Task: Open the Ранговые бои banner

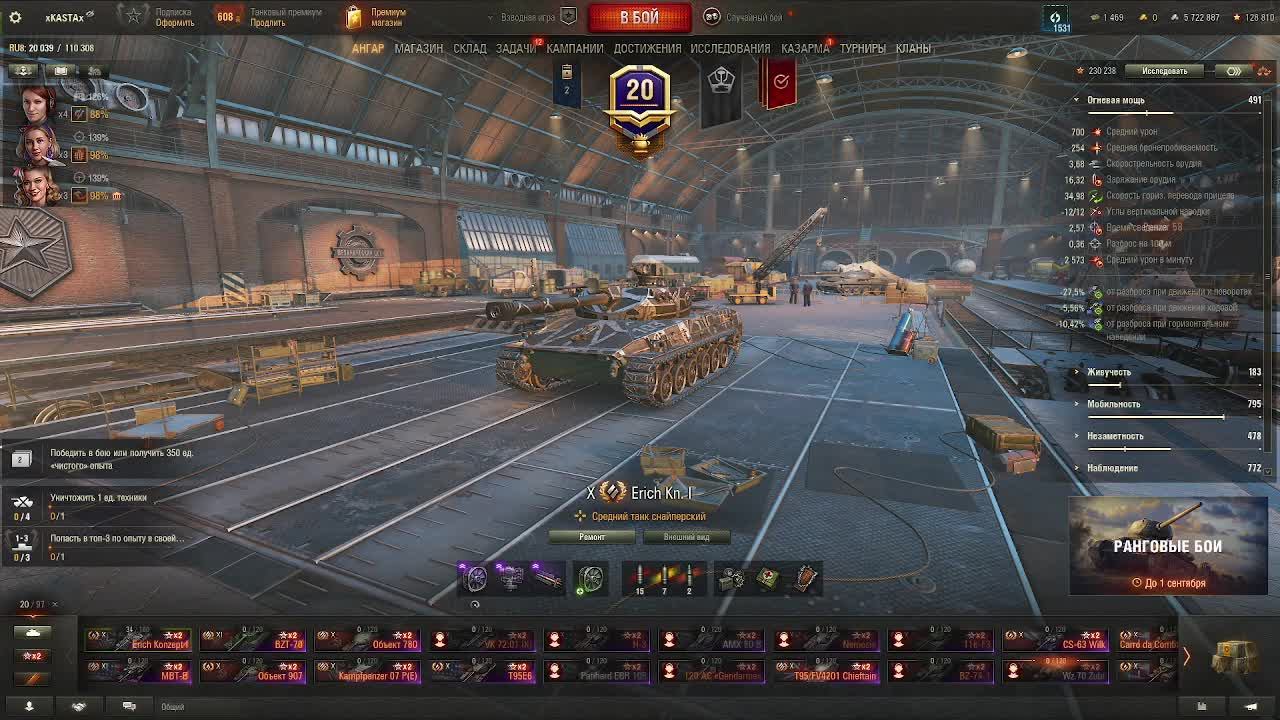Action: coord(1167,546)
